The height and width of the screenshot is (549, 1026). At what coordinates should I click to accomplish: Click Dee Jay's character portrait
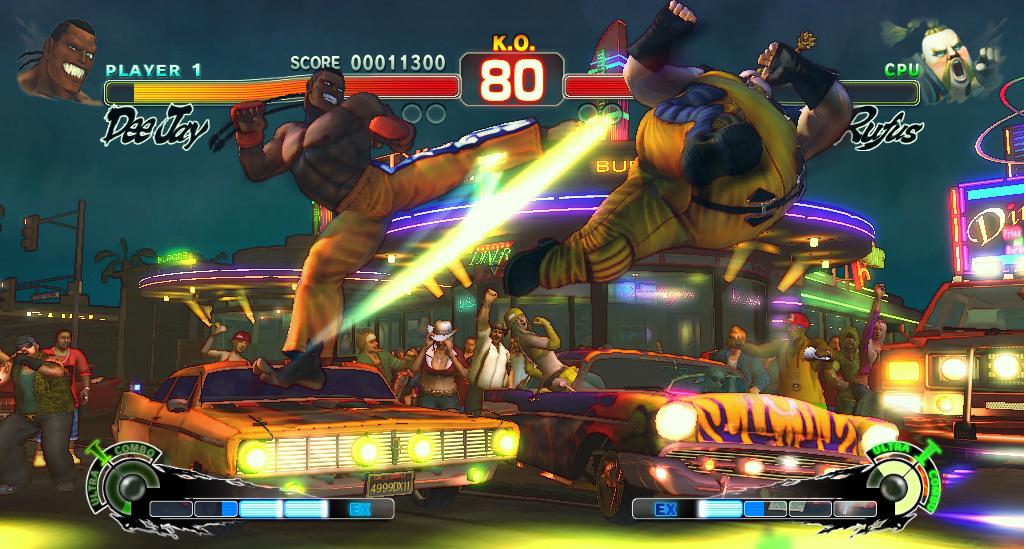point(57,61)
